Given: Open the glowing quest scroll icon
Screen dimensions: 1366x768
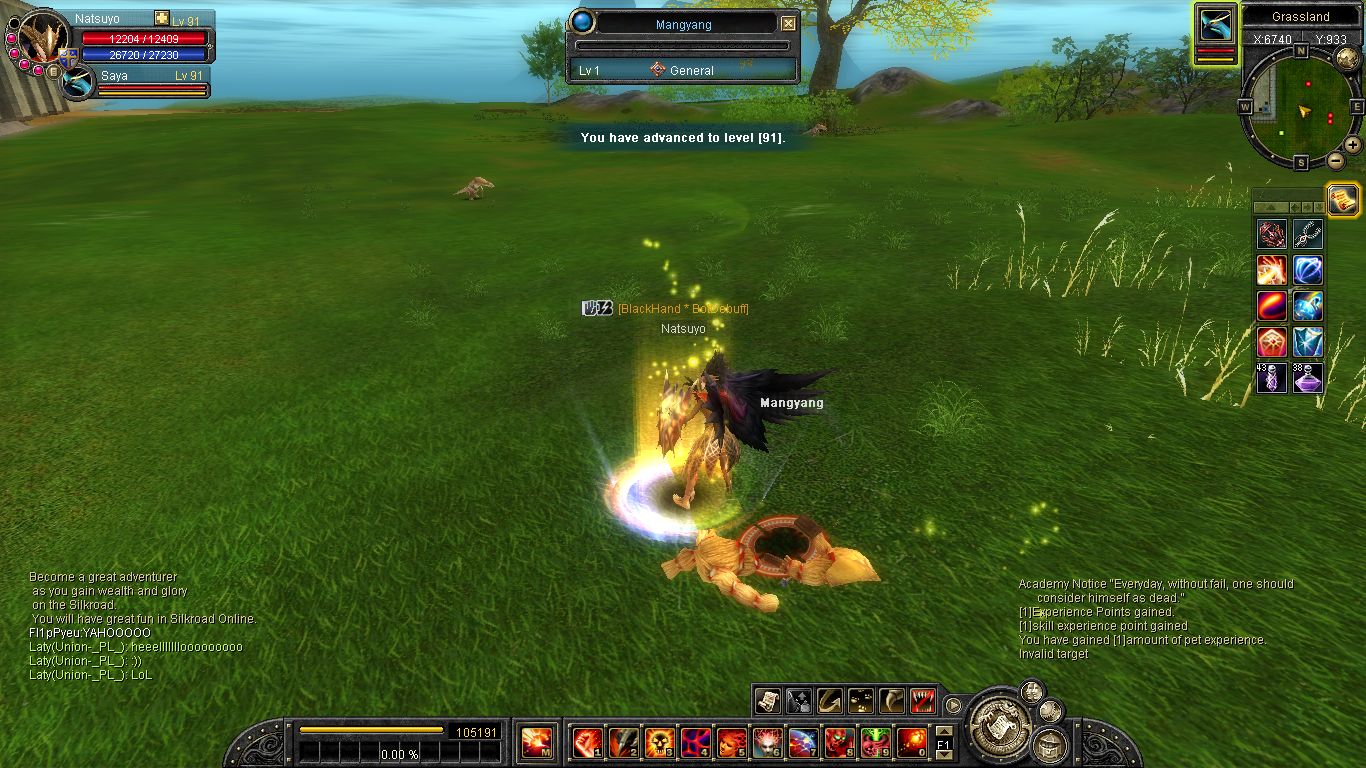Looking at the screenshot, I should 1343,199.
